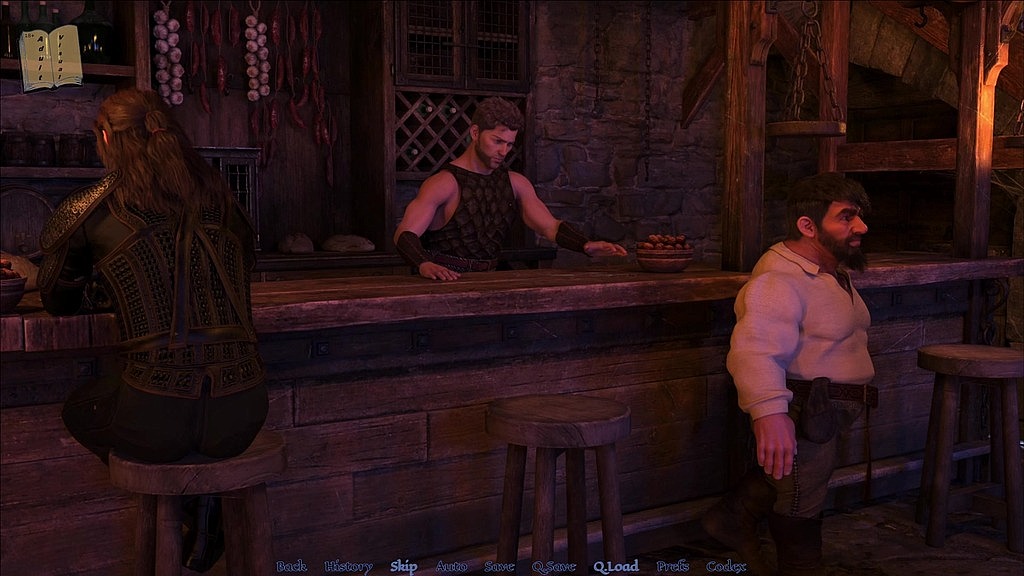Quick load with Q.Load
Viewport: 1024px width, 576px height.
coord(615,566)
